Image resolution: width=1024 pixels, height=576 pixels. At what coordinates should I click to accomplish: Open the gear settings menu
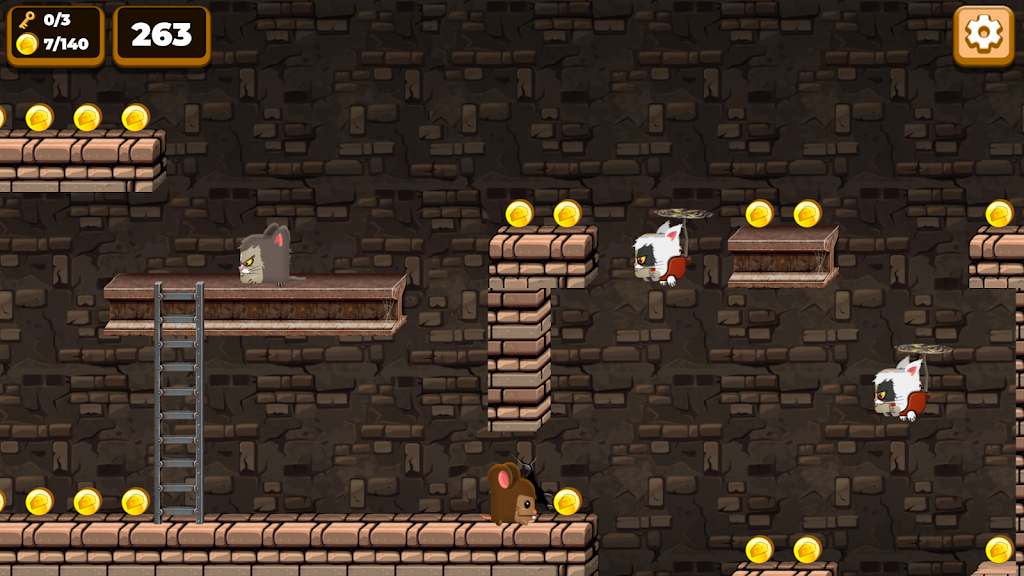pos(983,35)
